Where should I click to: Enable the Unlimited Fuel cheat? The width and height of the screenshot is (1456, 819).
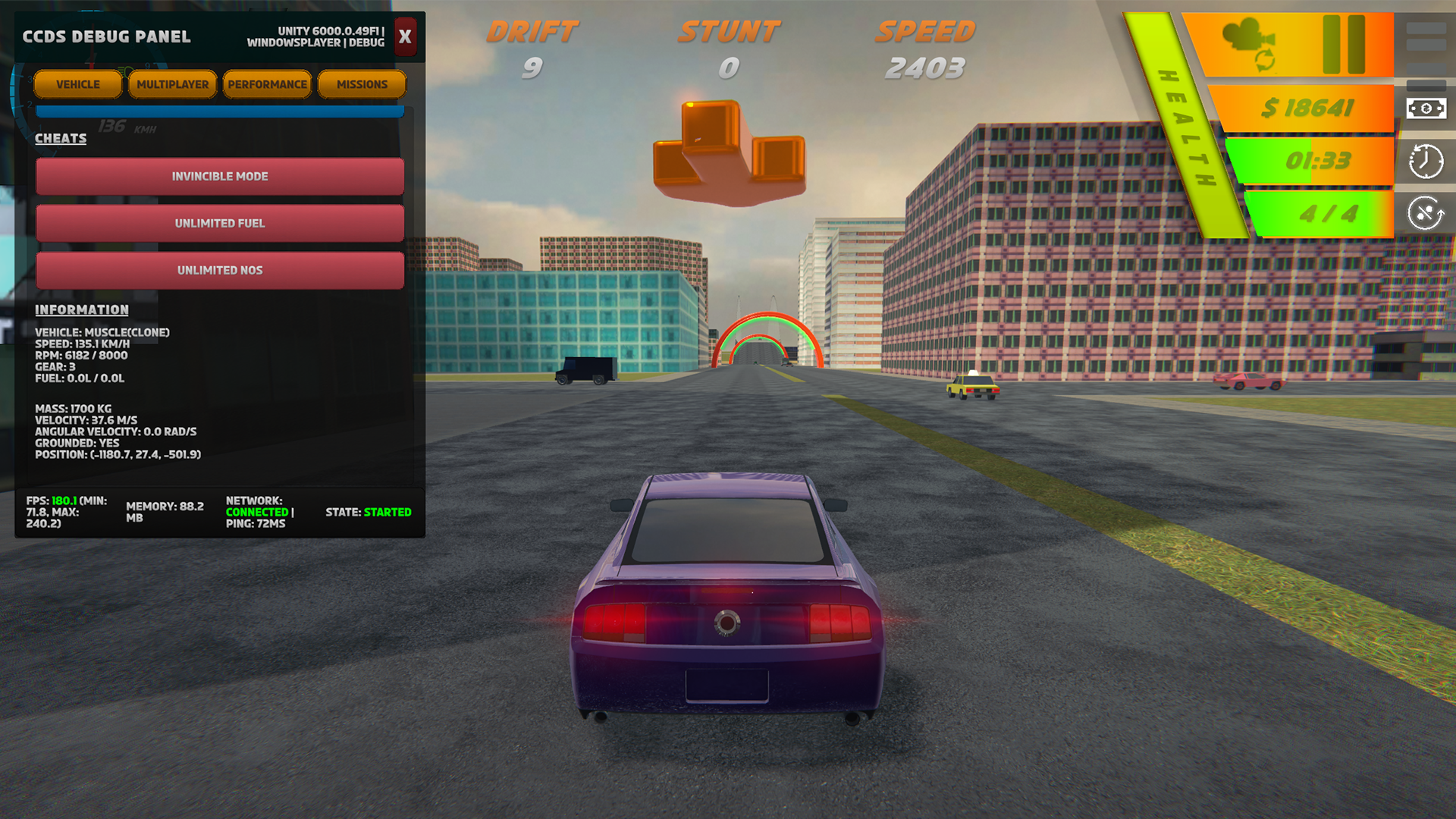pos(220,224)
